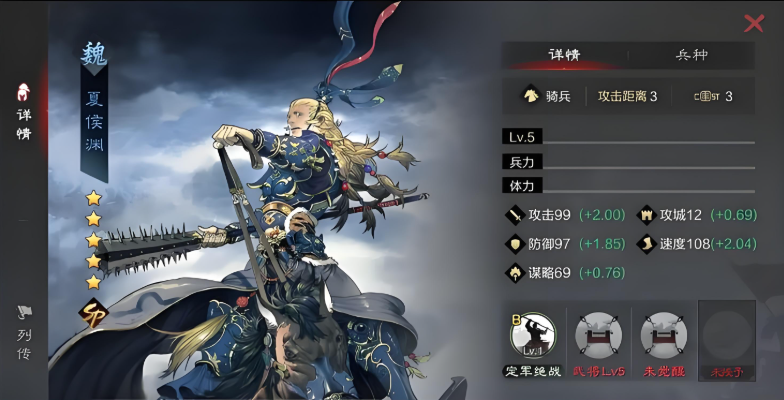The height and width of the screenshot is (400, 784).
Task: Close the general detail screen
Action: tap(754, 24)
